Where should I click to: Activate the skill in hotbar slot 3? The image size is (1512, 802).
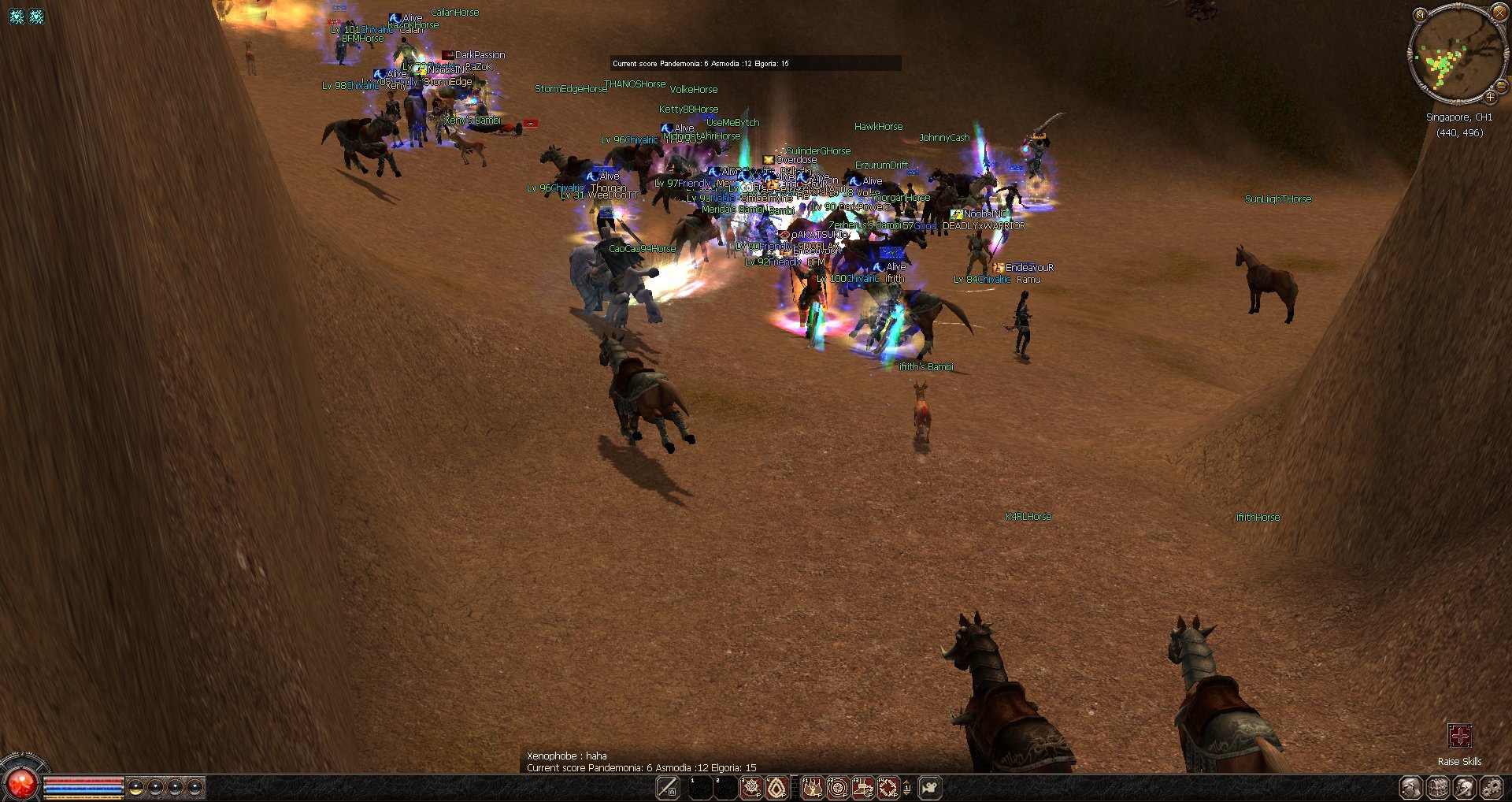click(750, 787)
